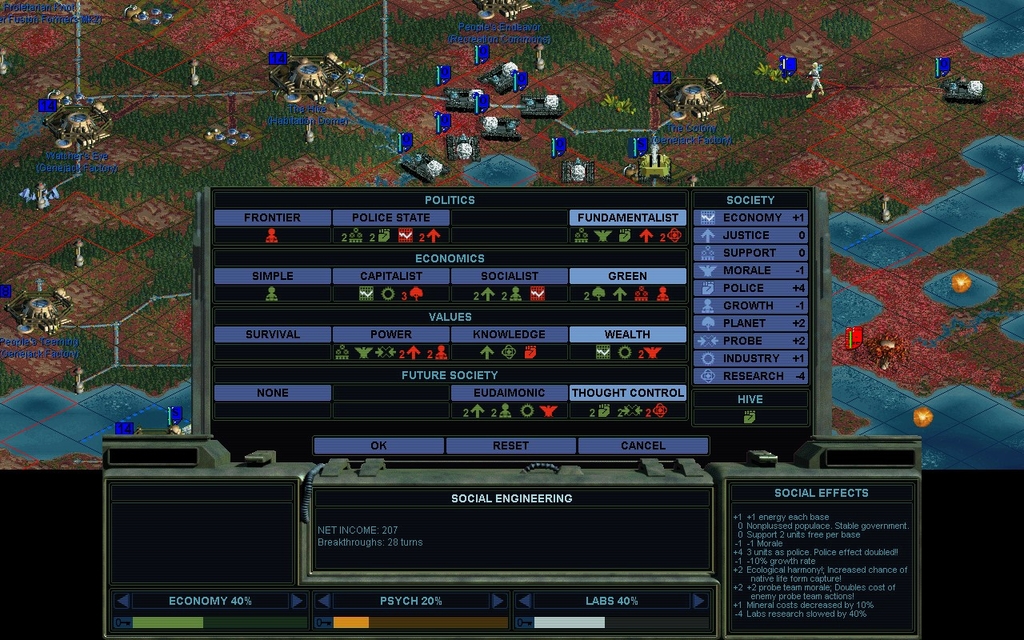Click the Reset button

[x=511, y=445]
